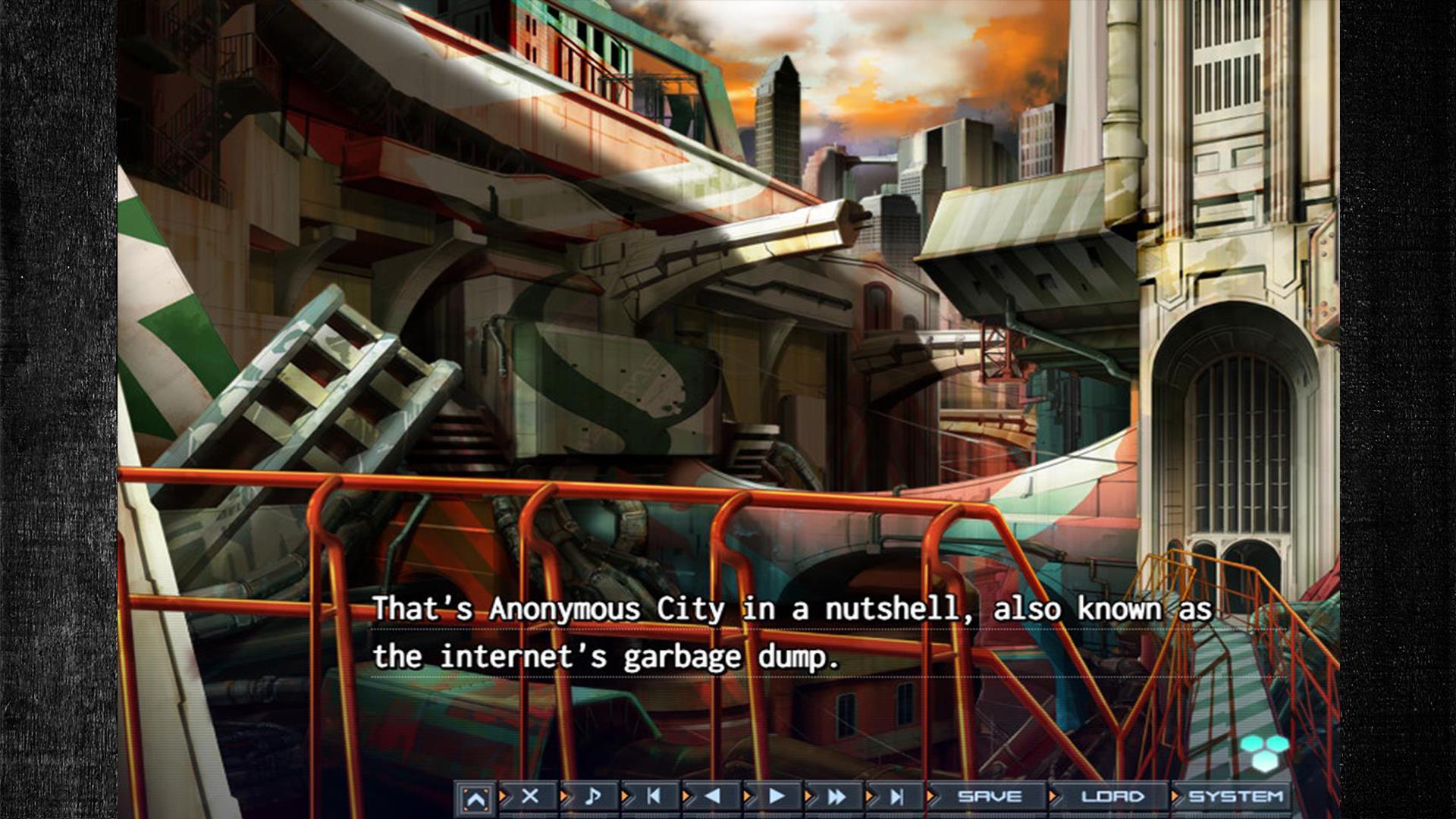Activate the single play arrow button
The image size is (1456, 819).
pos(776,796)
